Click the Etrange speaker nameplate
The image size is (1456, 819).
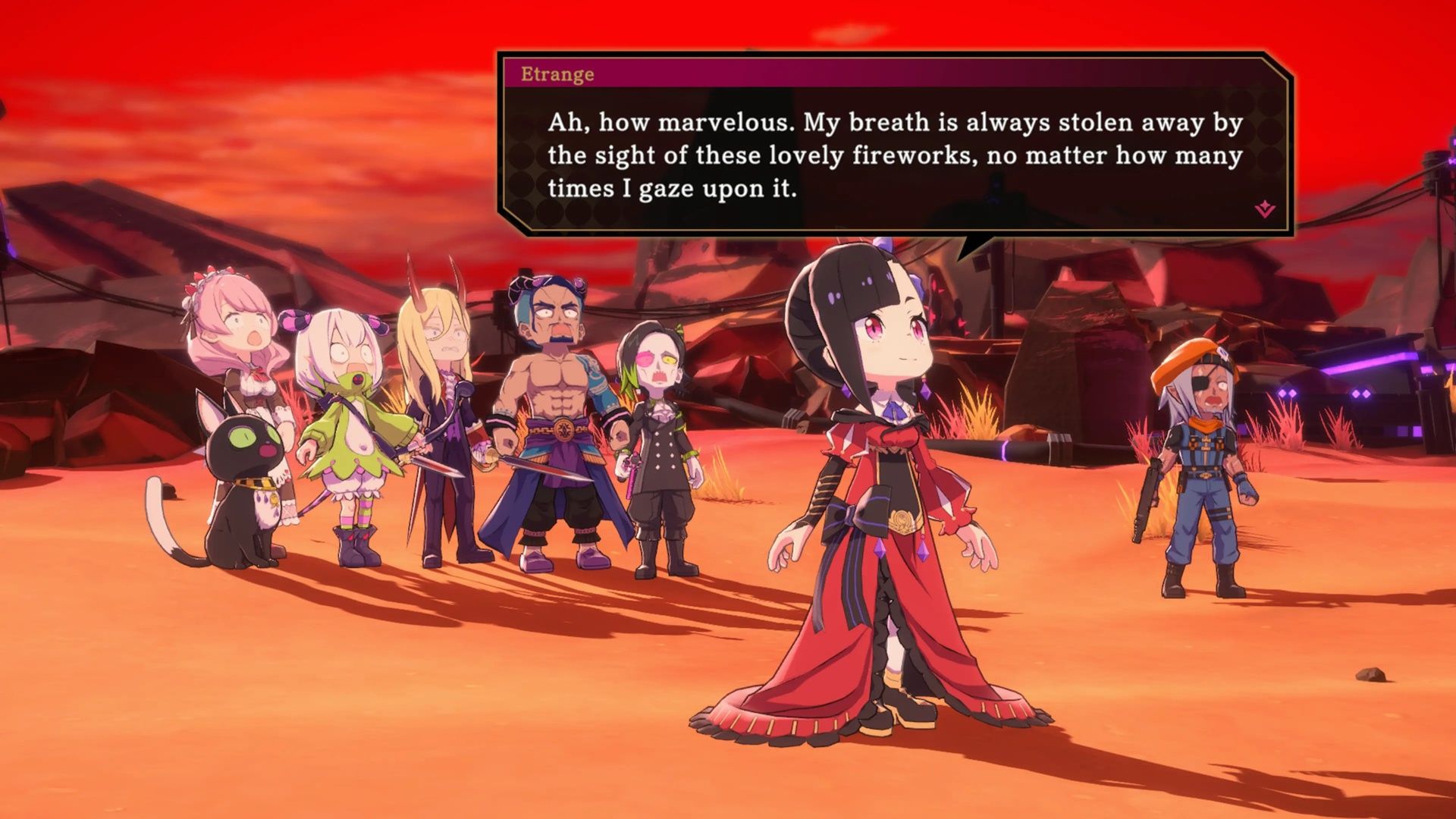[x=559, y=74]
